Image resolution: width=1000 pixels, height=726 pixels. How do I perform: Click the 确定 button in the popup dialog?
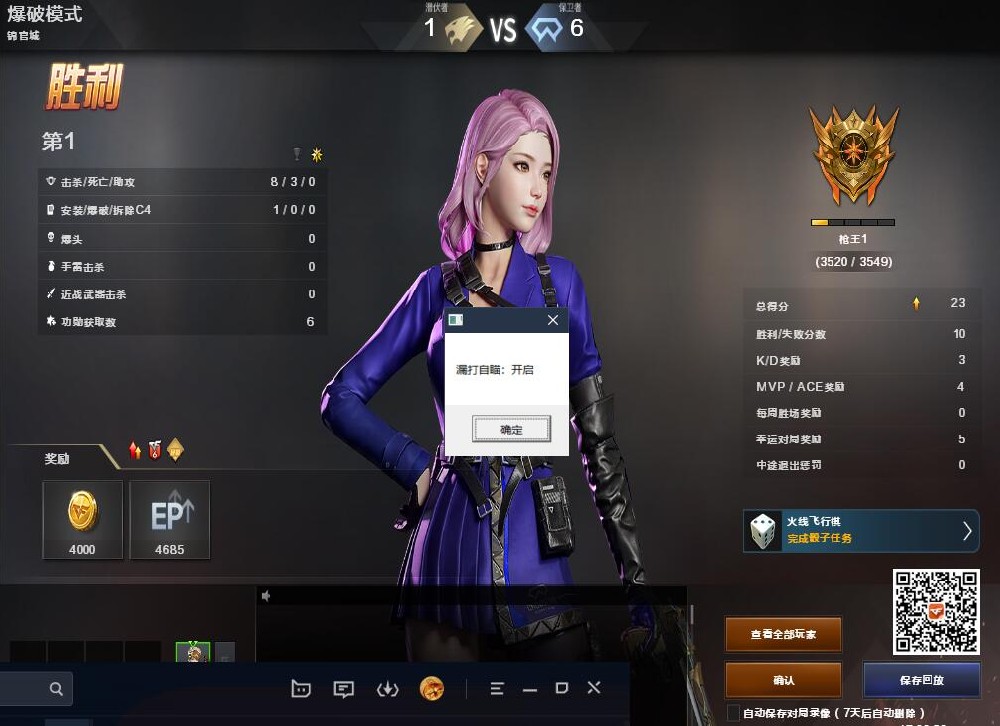(511, 429)
